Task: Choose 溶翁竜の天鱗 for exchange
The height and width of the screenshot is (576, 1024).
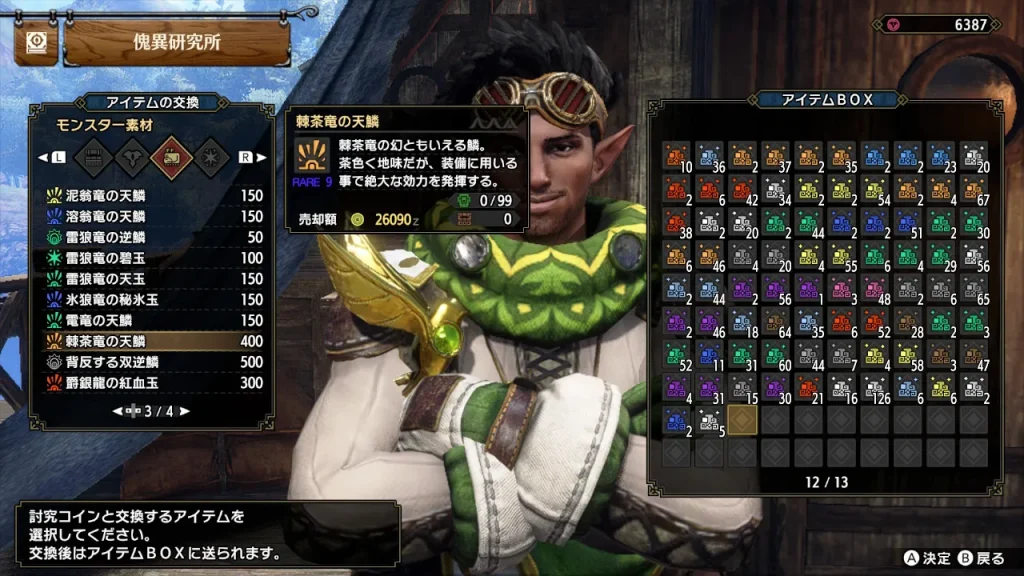Action: coord(150,217)
